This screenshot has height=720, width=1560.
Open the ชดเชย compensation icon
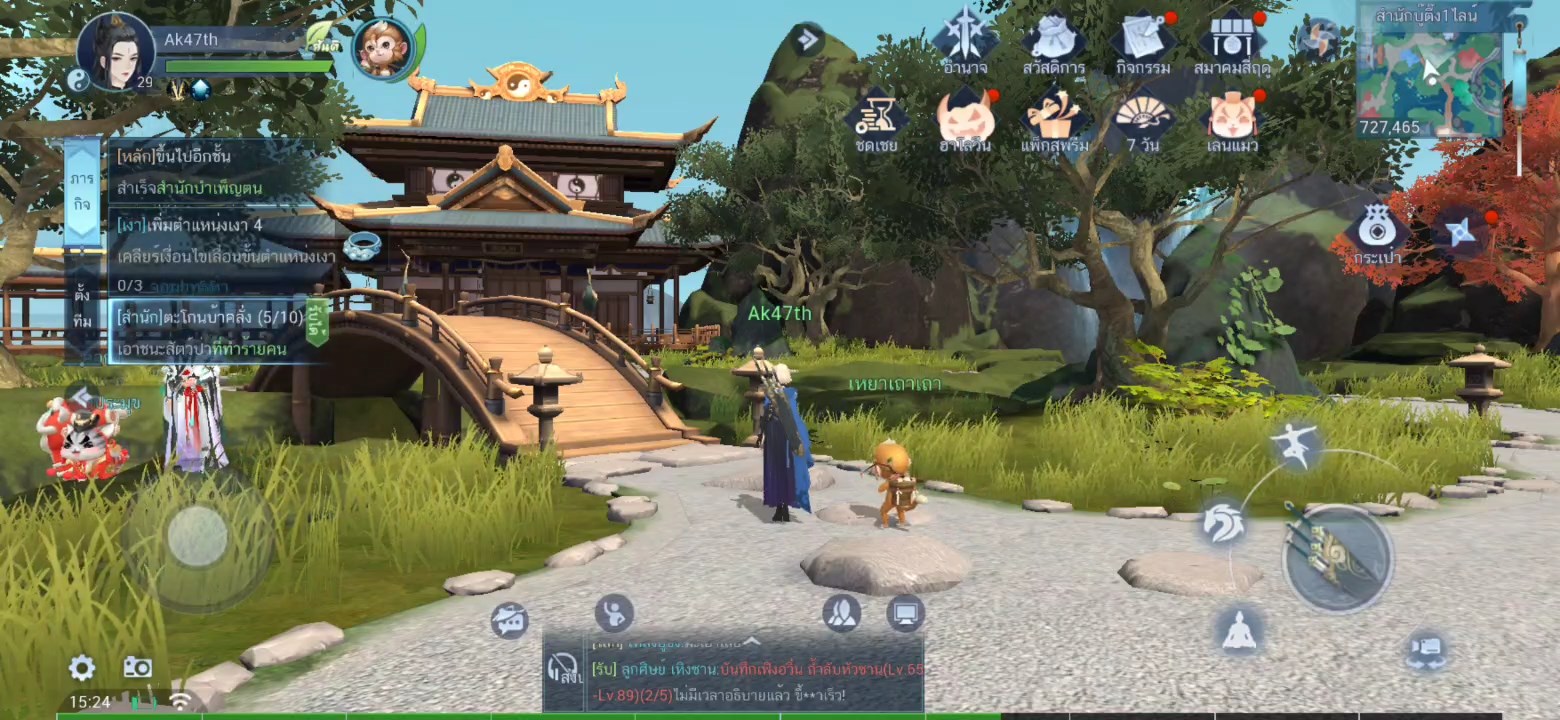(x=876, y=120)
